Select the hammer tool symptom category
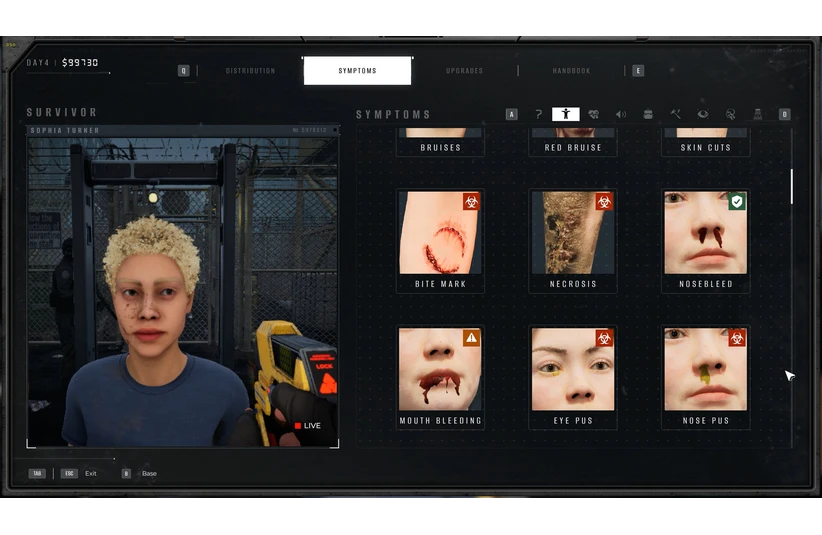 pos(676,114)
